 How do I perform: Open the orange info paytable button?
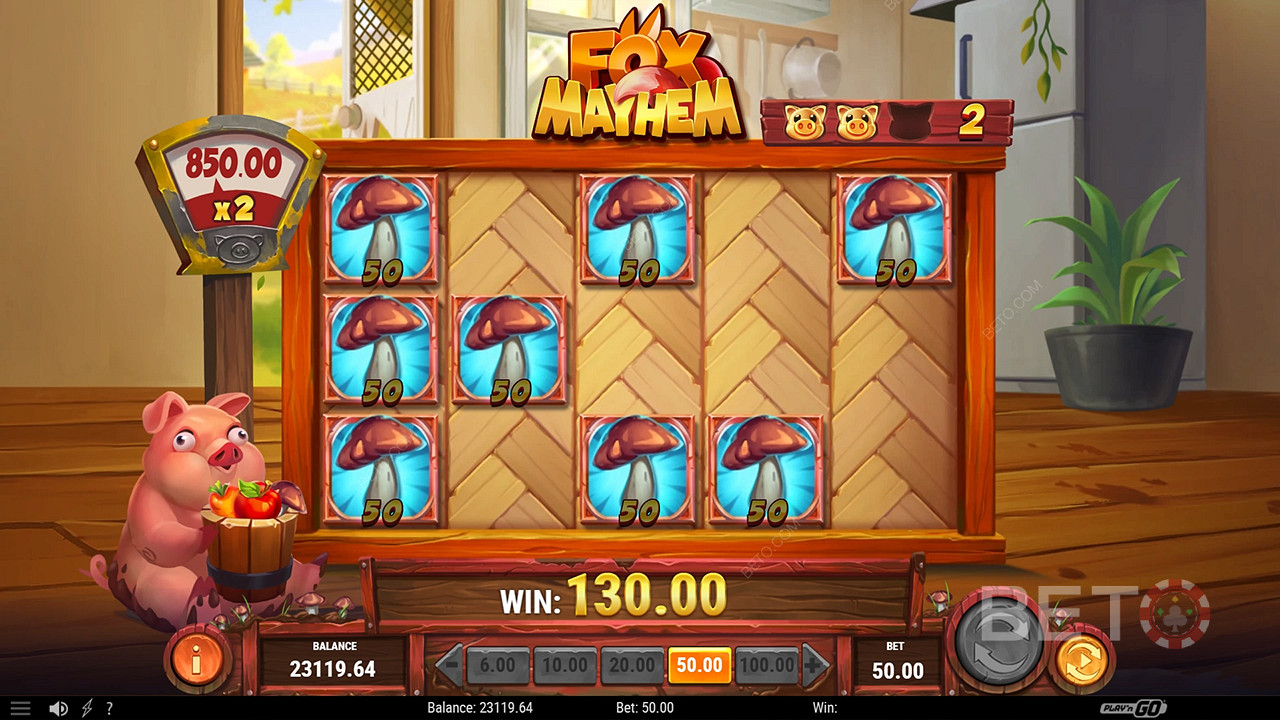click(x=197, y=659)
